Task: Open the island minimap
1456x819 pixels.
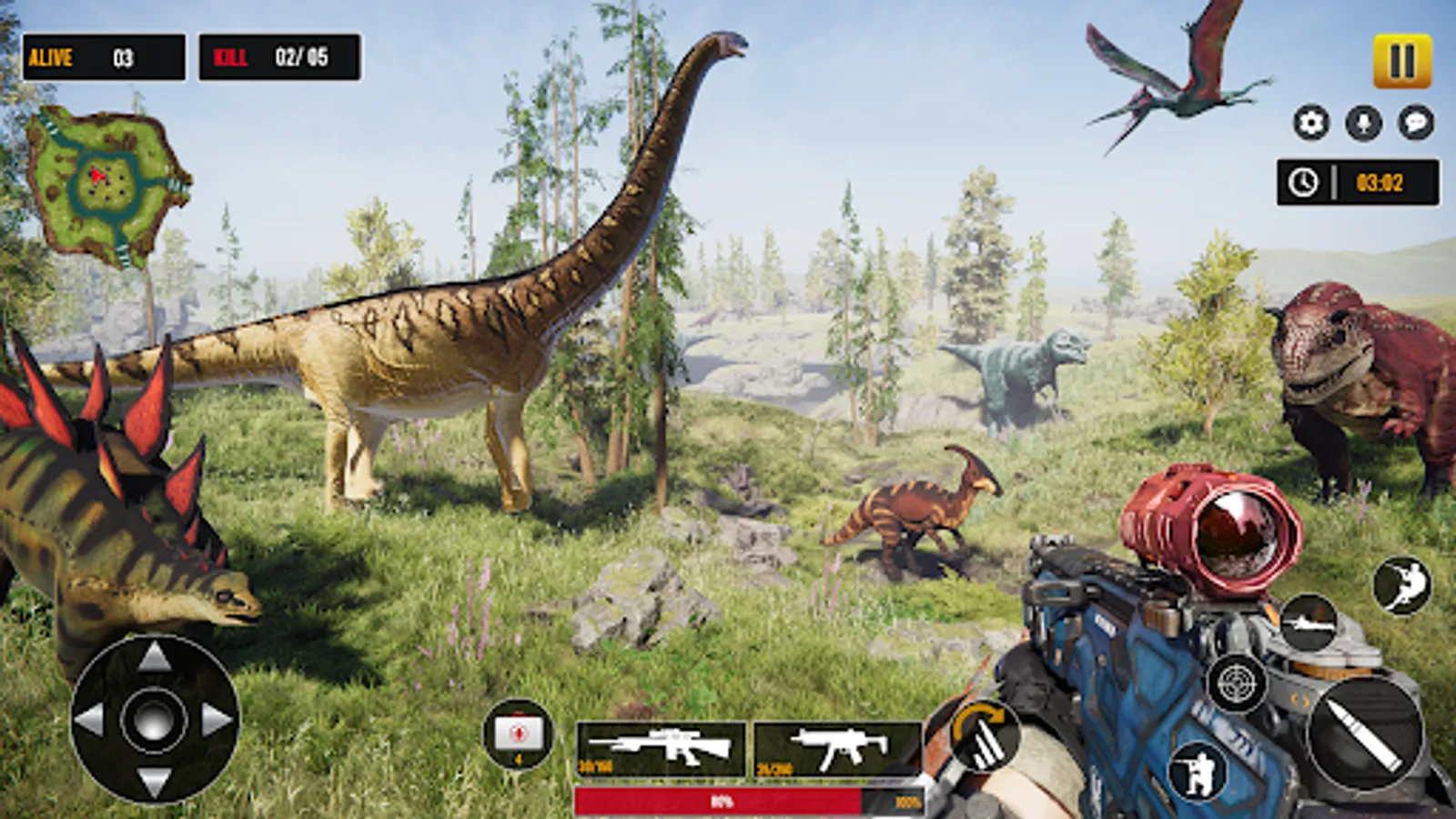Action: point(107,186)
